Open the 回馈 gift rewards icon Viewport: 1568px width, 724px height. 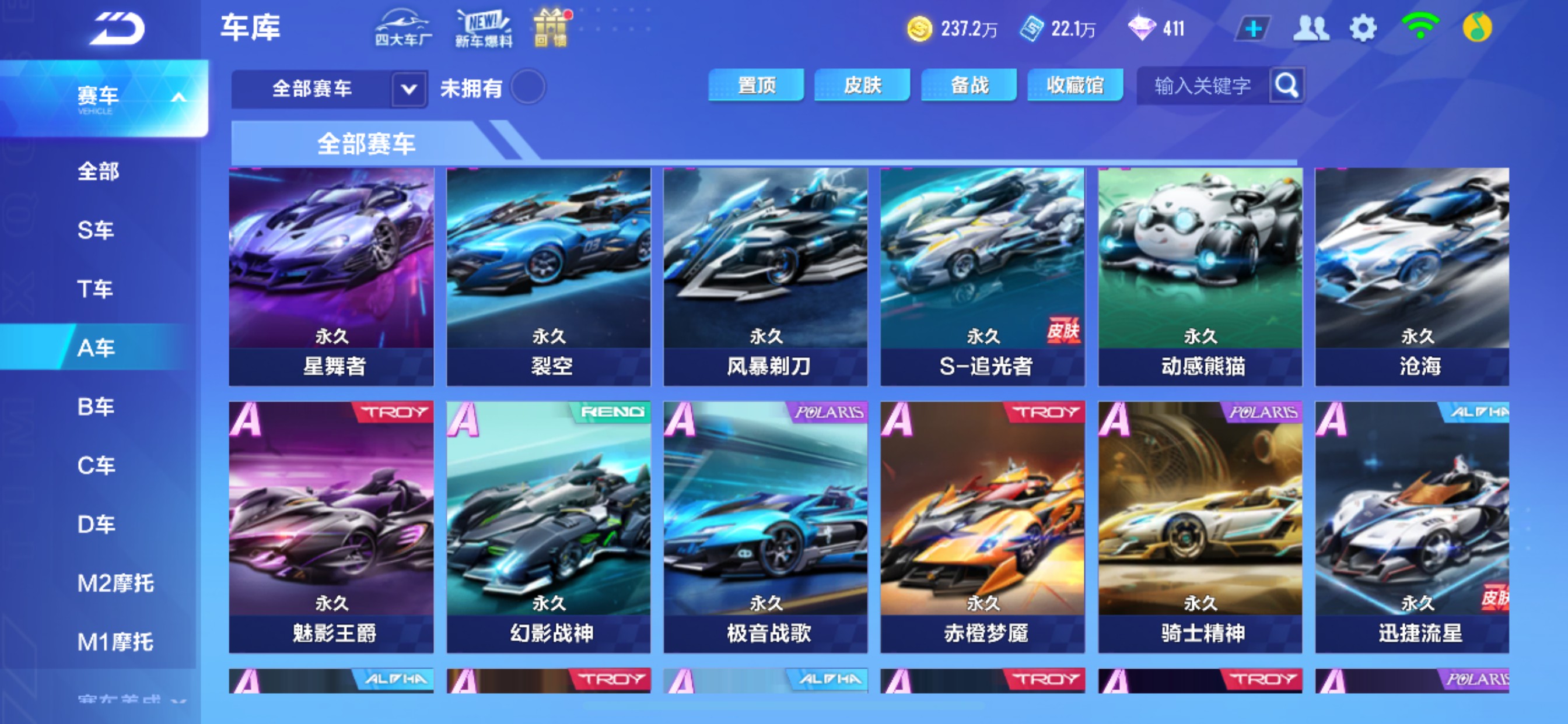tap(551, 27)
